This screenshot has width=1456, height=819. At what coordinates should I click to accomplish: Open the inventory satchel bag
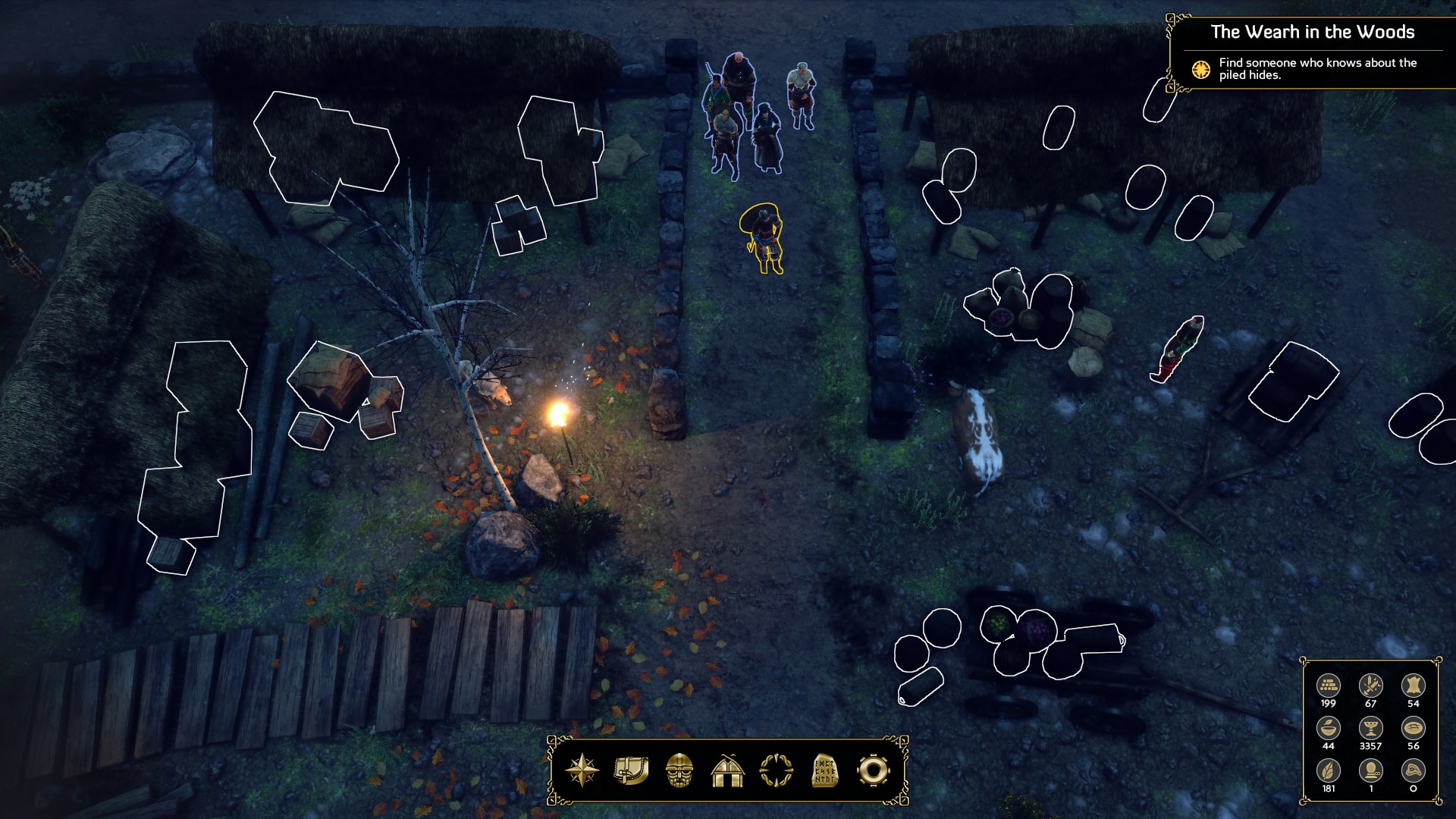[631, 770]
